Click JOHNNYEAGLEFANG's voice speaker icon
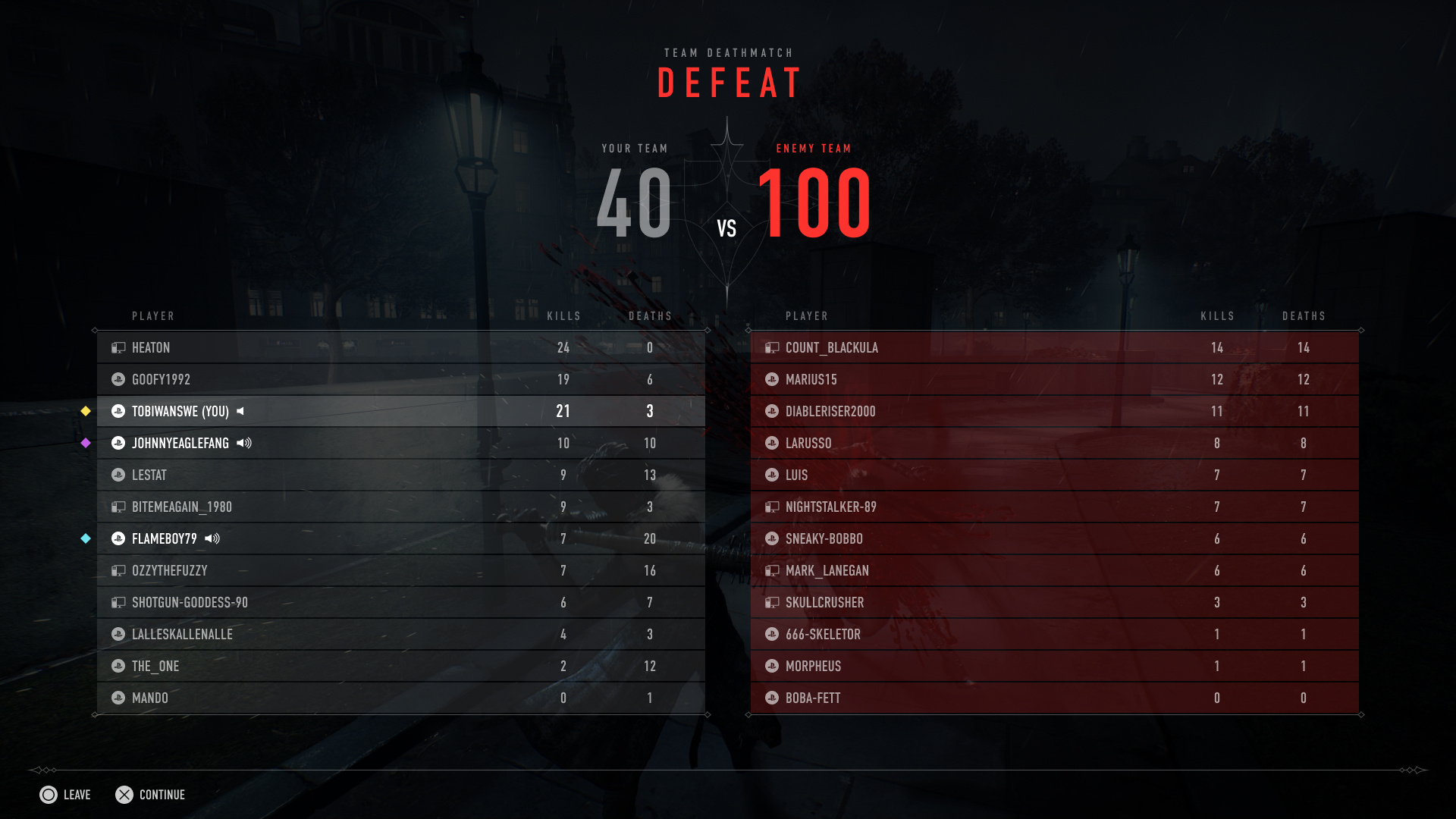This screenshot has height=819, width=1456. coord(244,444)
